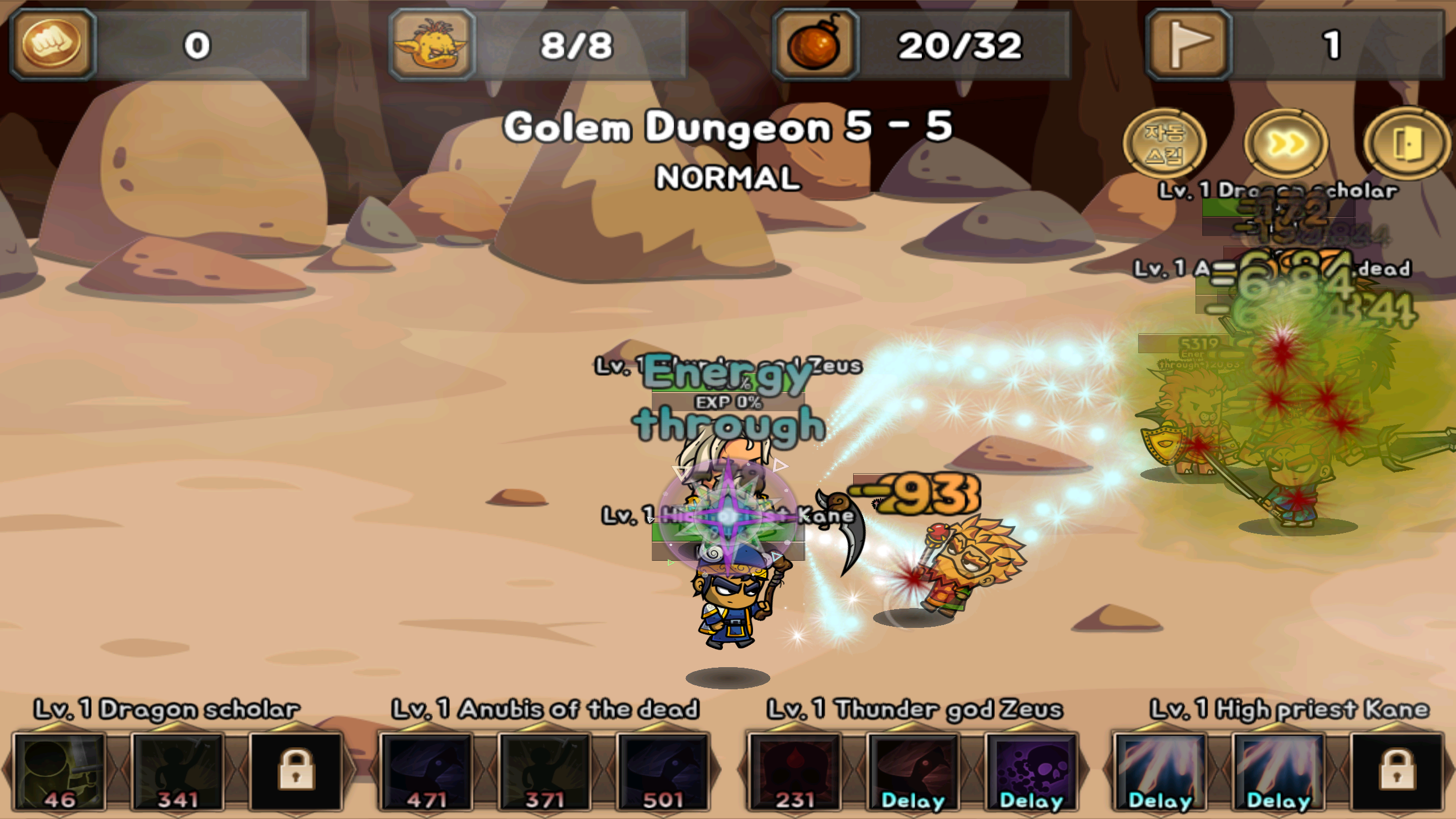Click the right chevron after Anubis's skills
The width and height of the screenshot is (1456, 819).
718,773
